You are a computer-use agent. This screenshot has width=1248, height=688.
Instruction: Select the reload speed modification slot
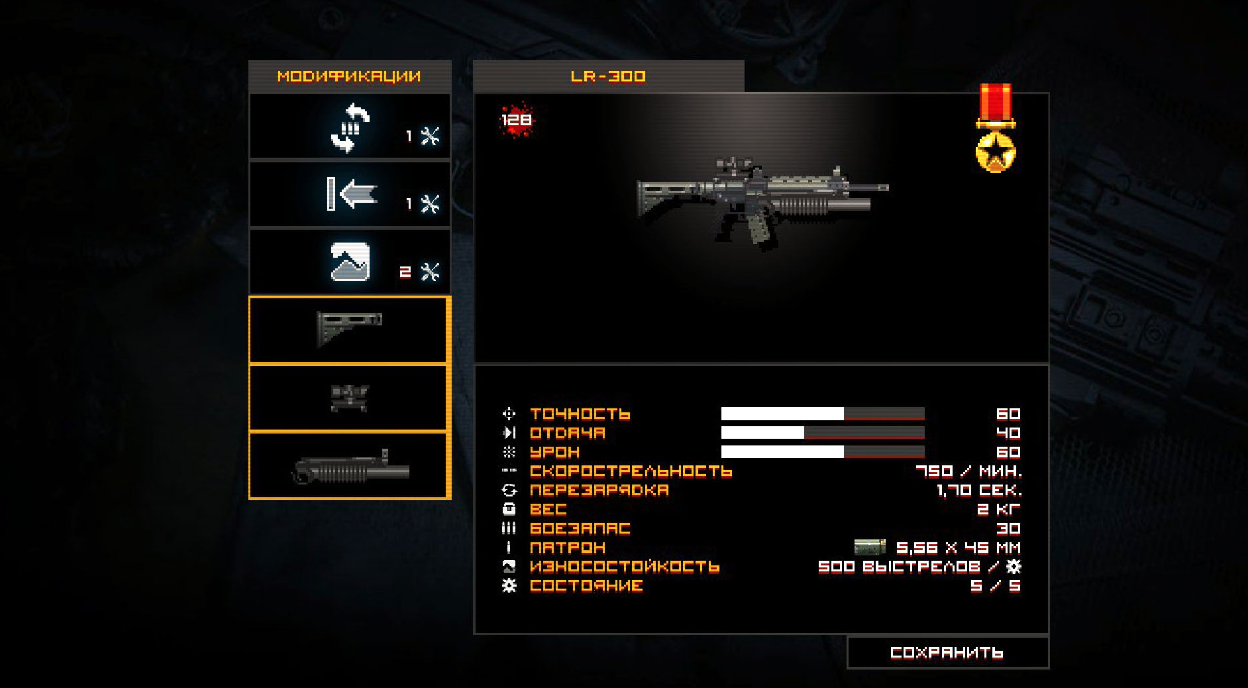tap(350, 127)
